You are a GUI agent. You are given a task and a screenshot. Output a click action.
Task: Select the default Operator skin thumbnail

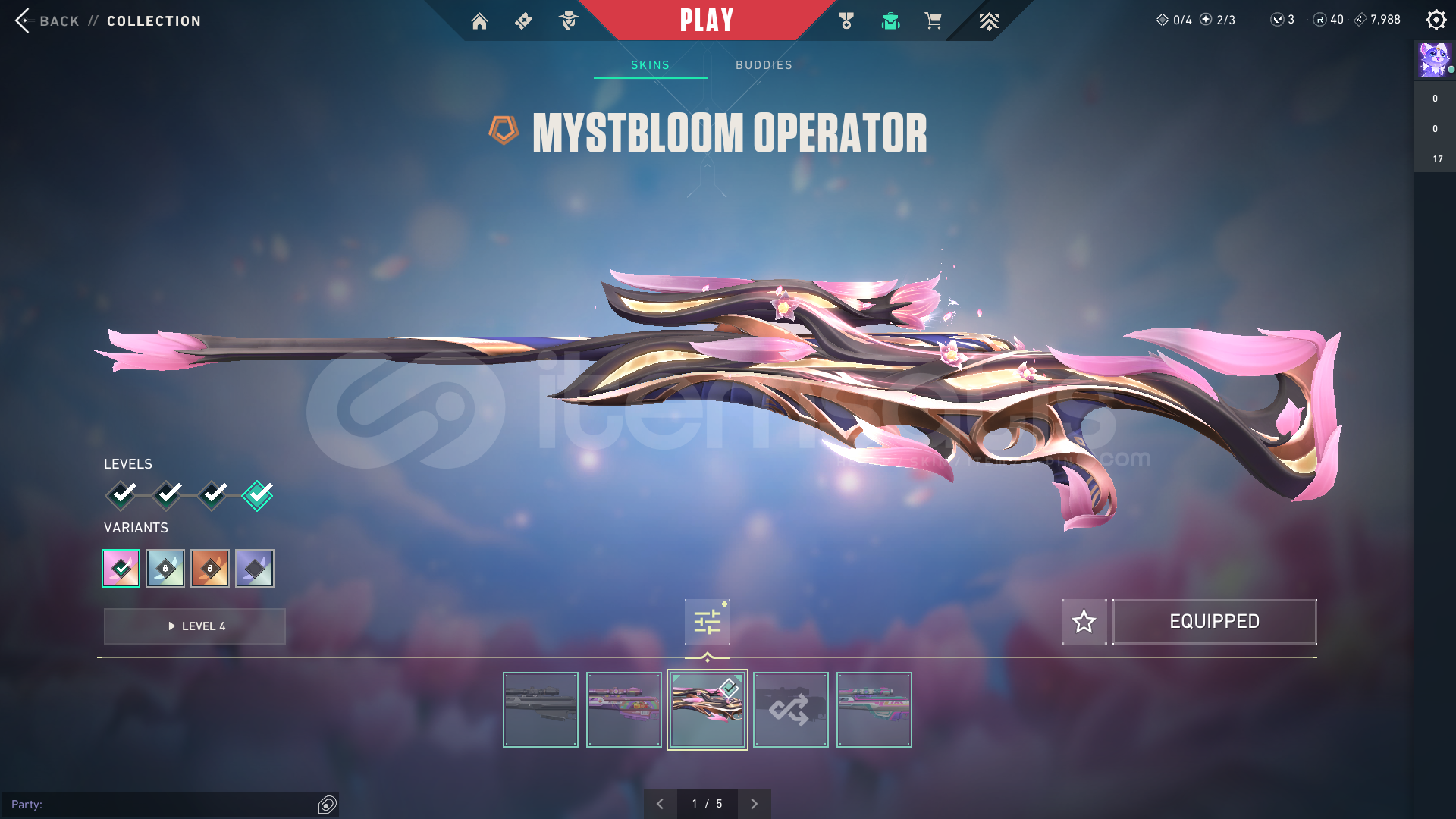[x=541, y=710]
